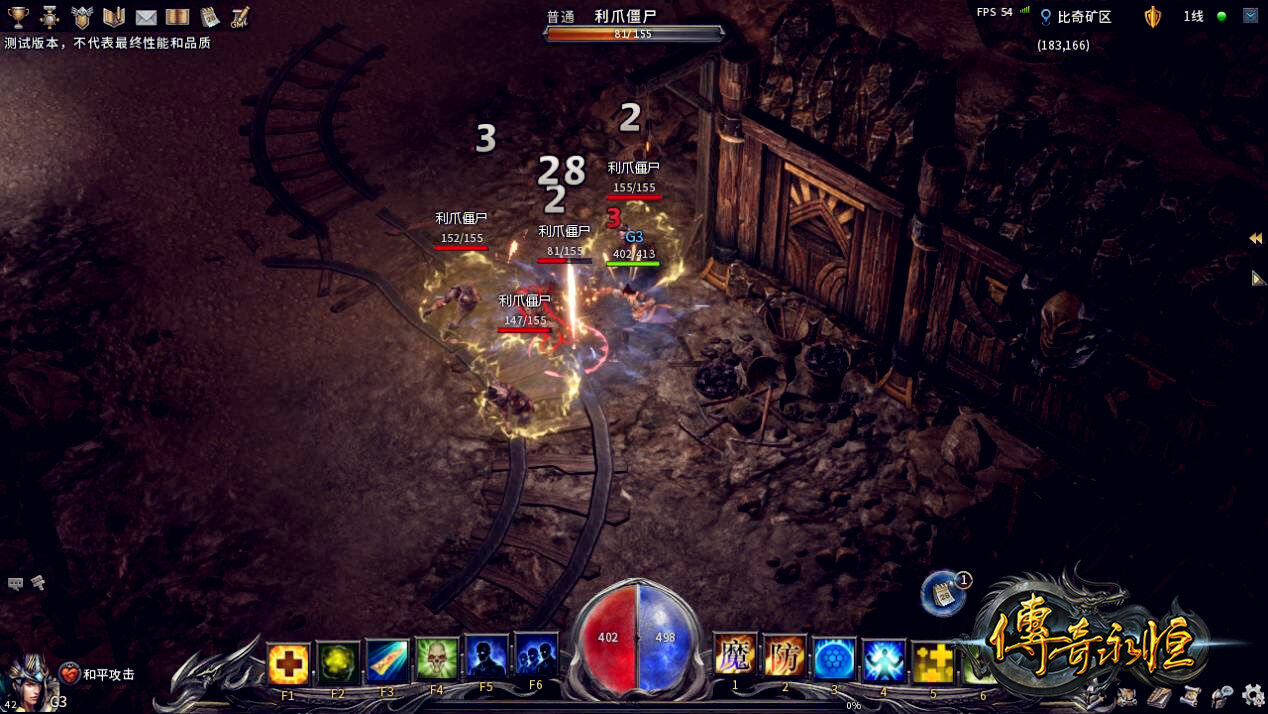The width and height of the screenshot is (1268, 714).
Task: Open the GM scroll and quill icon
Action: tap(240, 17)
